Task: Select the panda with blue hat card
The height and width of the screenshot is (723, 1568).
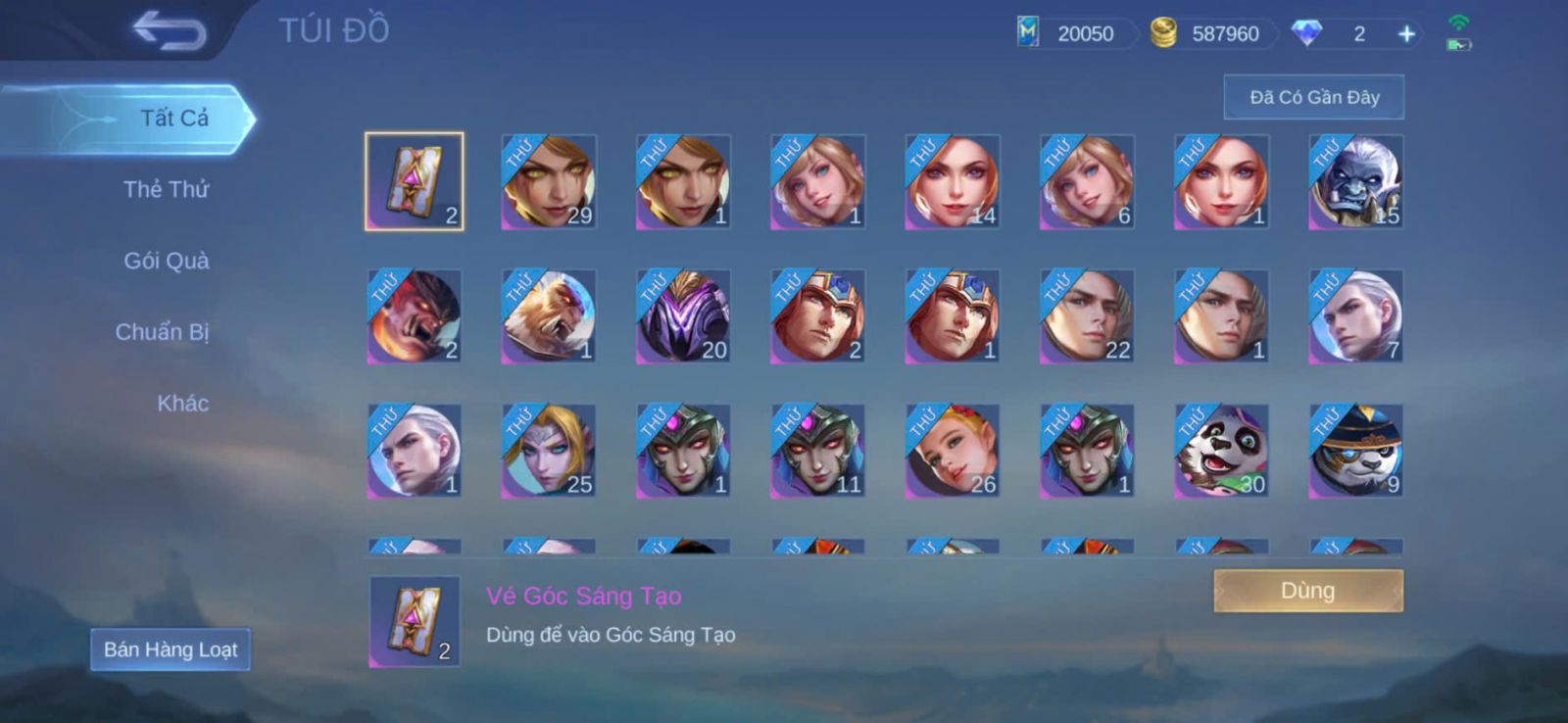Action: (x=1356, y=451)
